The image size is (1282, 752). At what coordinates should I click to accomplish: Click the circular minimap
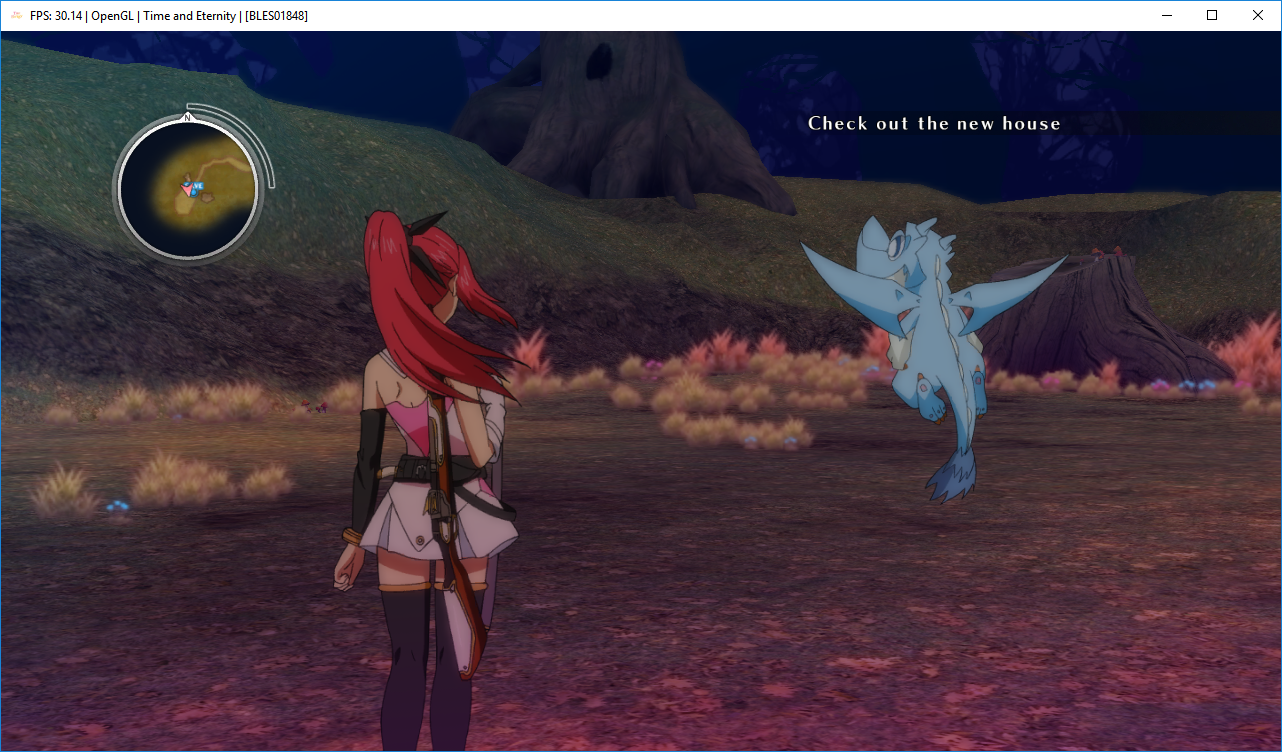tap(188, 187)
